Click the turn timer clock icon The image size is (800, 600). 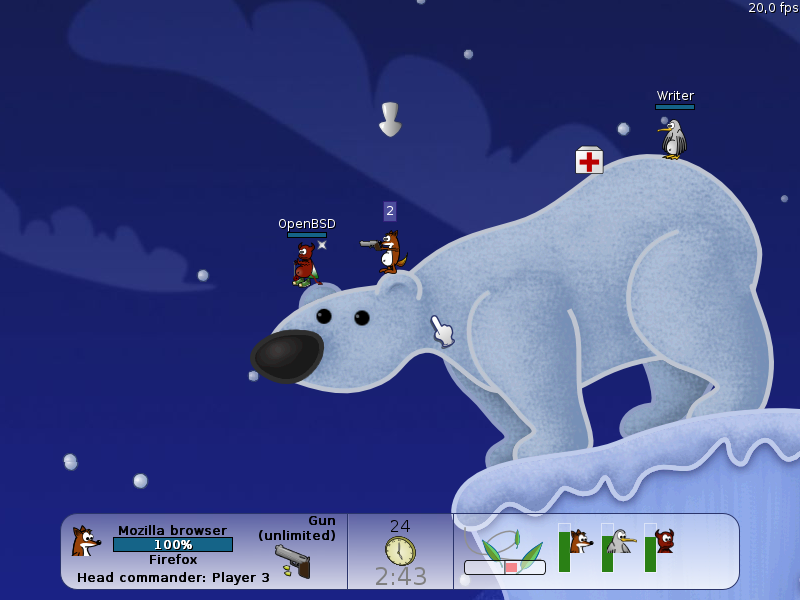[400, 551]
